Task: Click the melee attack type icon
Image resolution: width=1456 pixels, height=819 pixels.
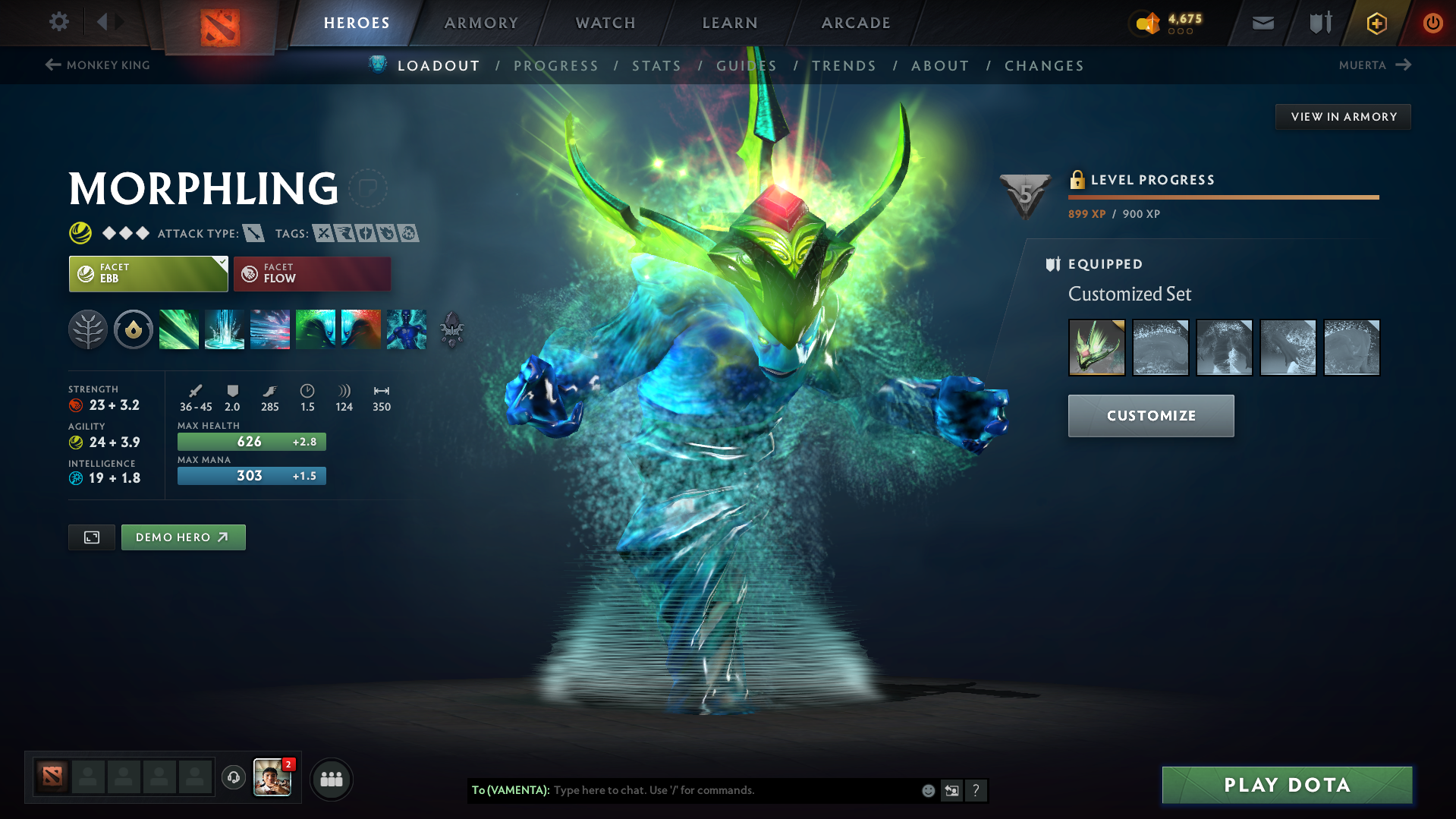Action: [x=256, y=233]
